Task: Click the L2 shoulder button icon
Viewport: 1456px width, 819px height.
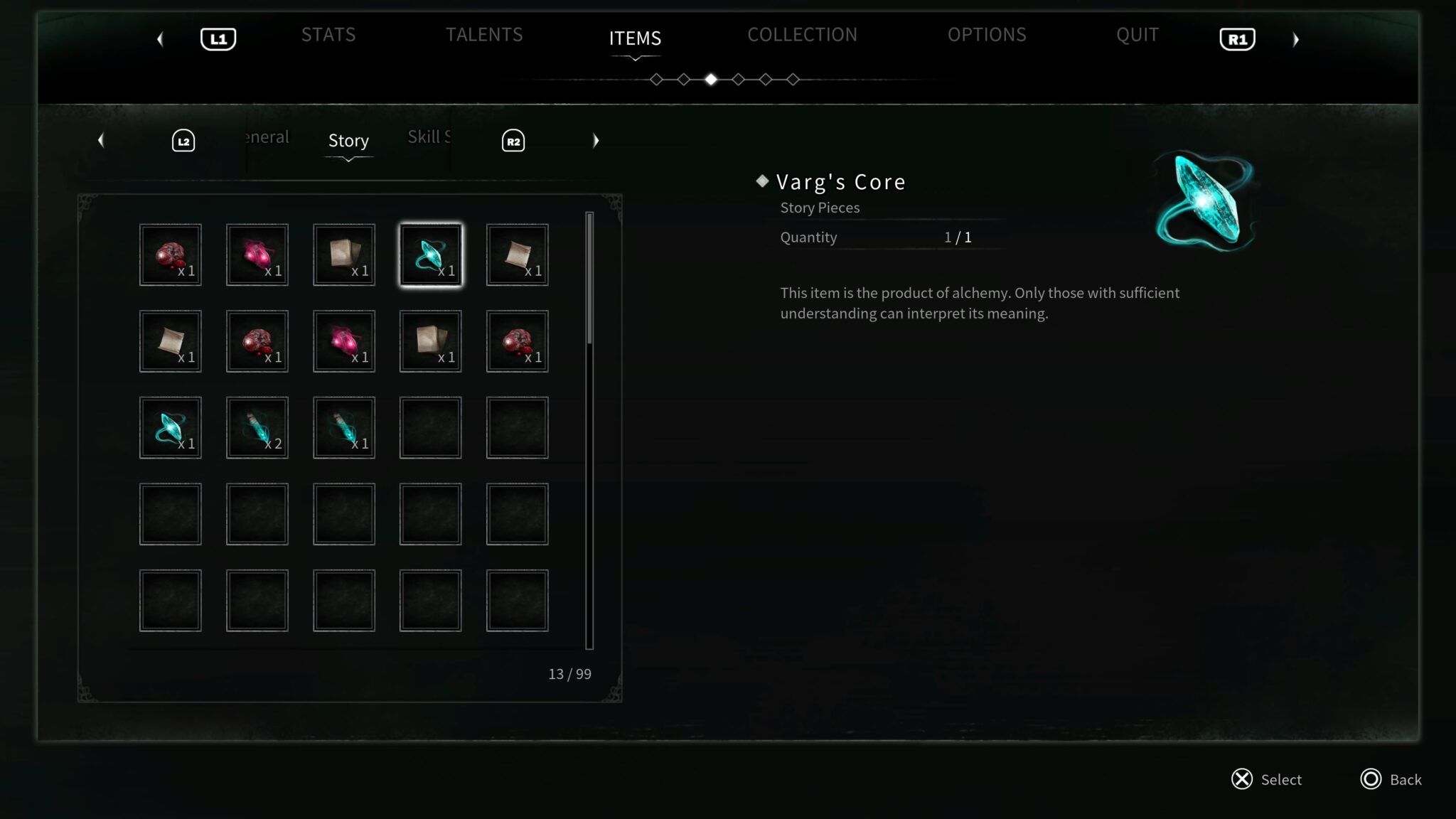Action: click(x=183, y=140)
